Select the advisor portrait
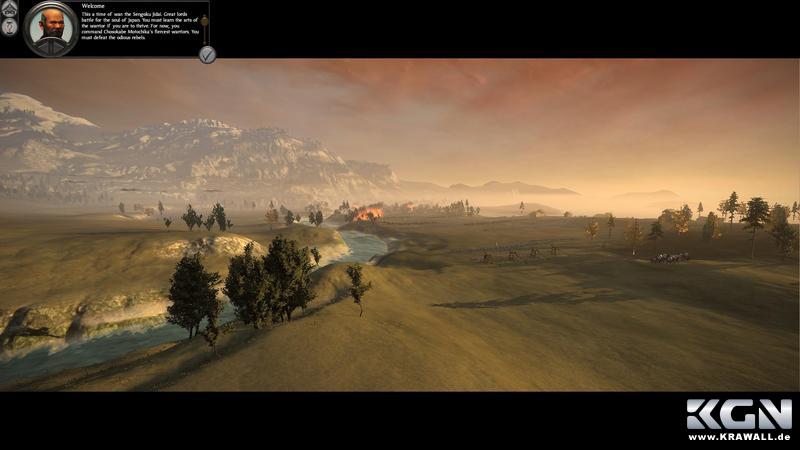The image size is (800, 450). (50, 26)
